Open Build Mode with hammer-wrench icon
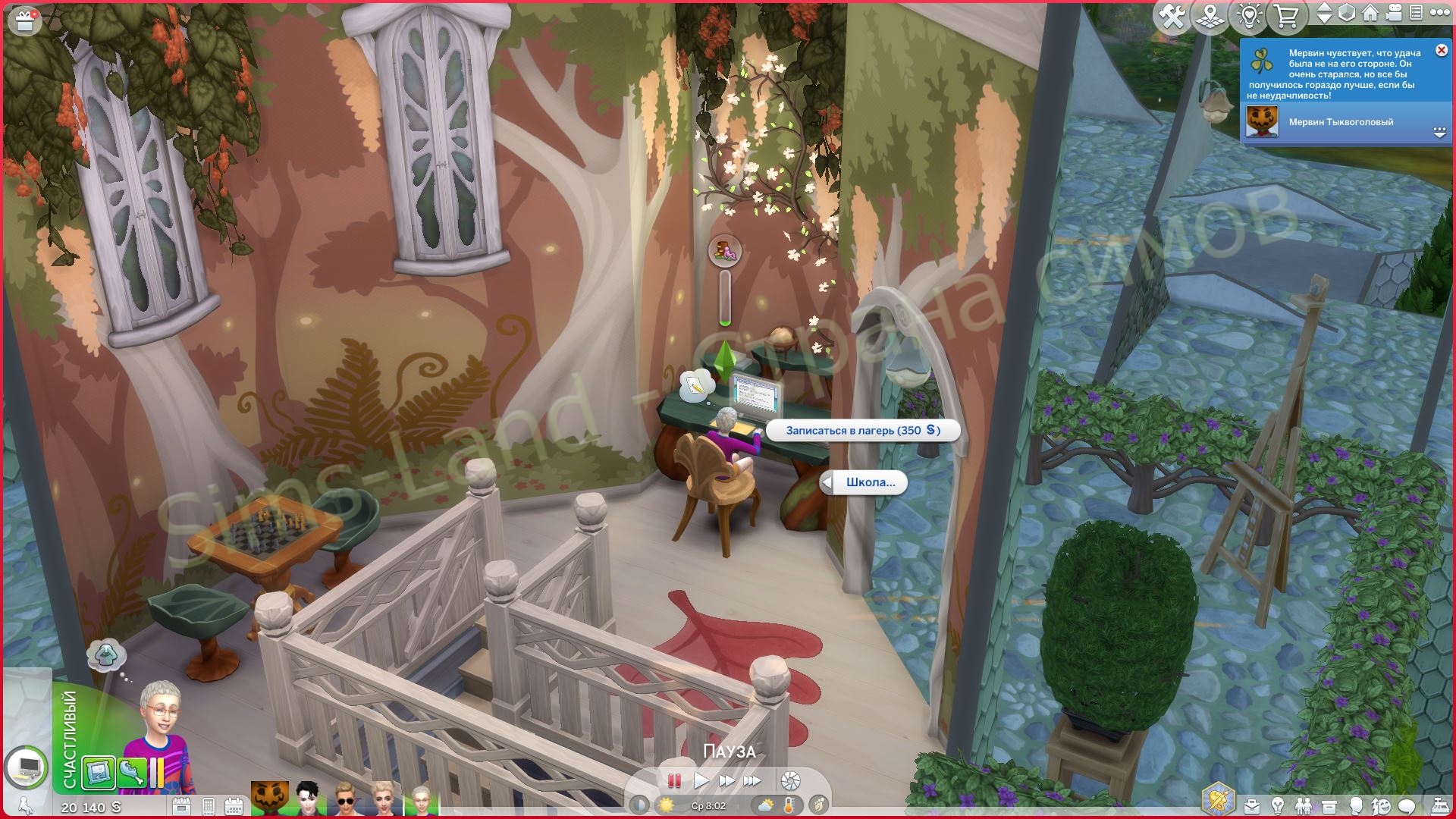Viewport: 1456px width, 819px height. point(1172,16)
